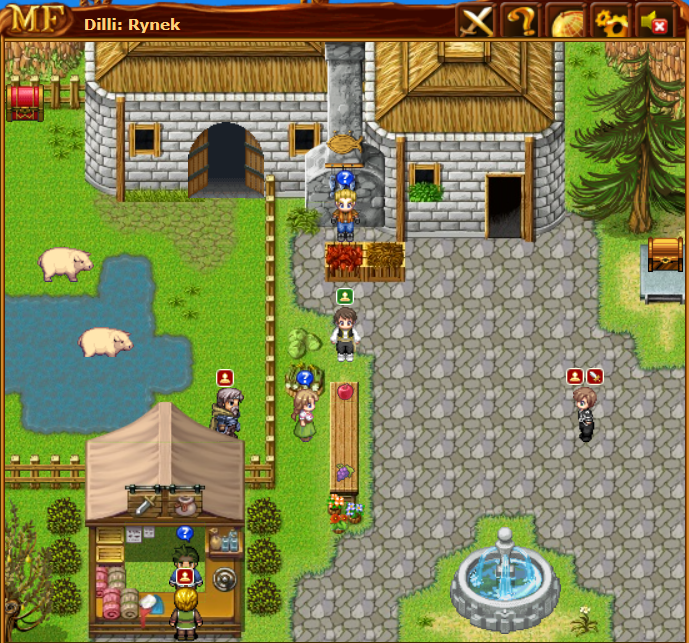Open help with the question mark button
Image resolution: width=689 pixels, height=643 pixels.
click(520, 20)
